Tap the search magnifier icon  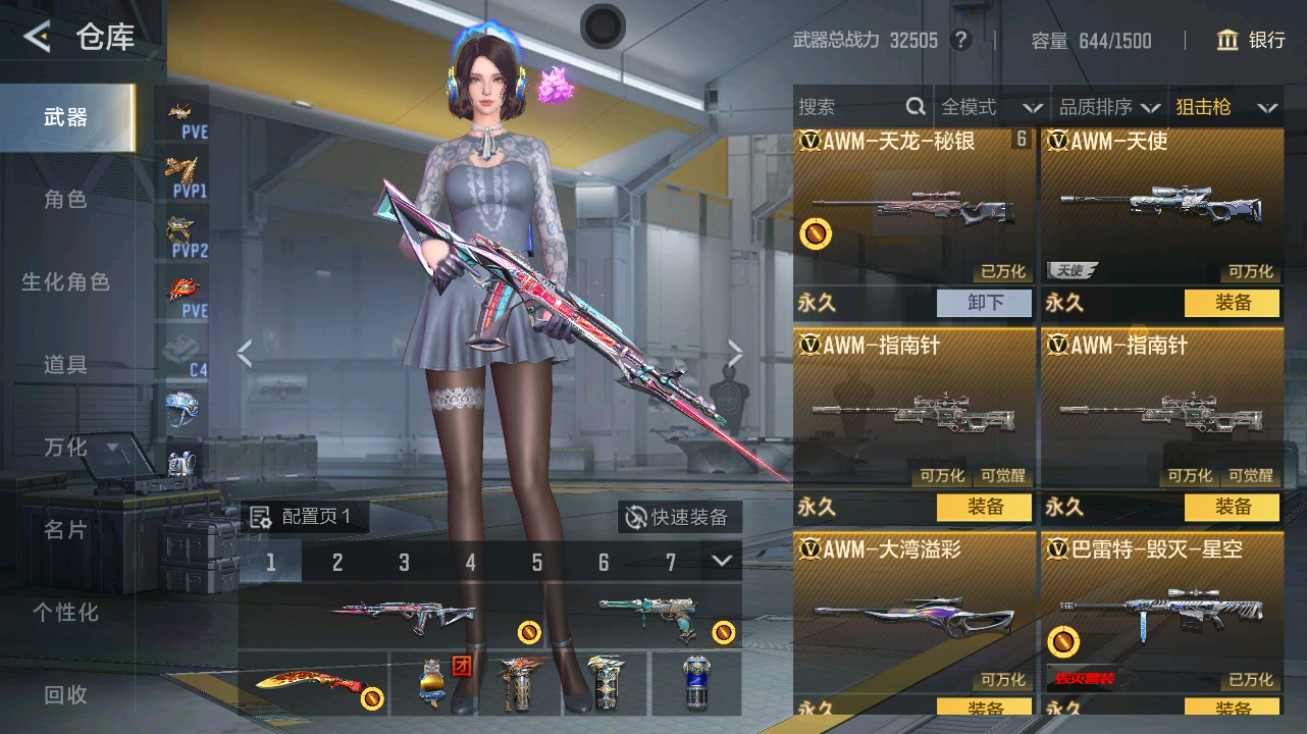click(915, 106)
